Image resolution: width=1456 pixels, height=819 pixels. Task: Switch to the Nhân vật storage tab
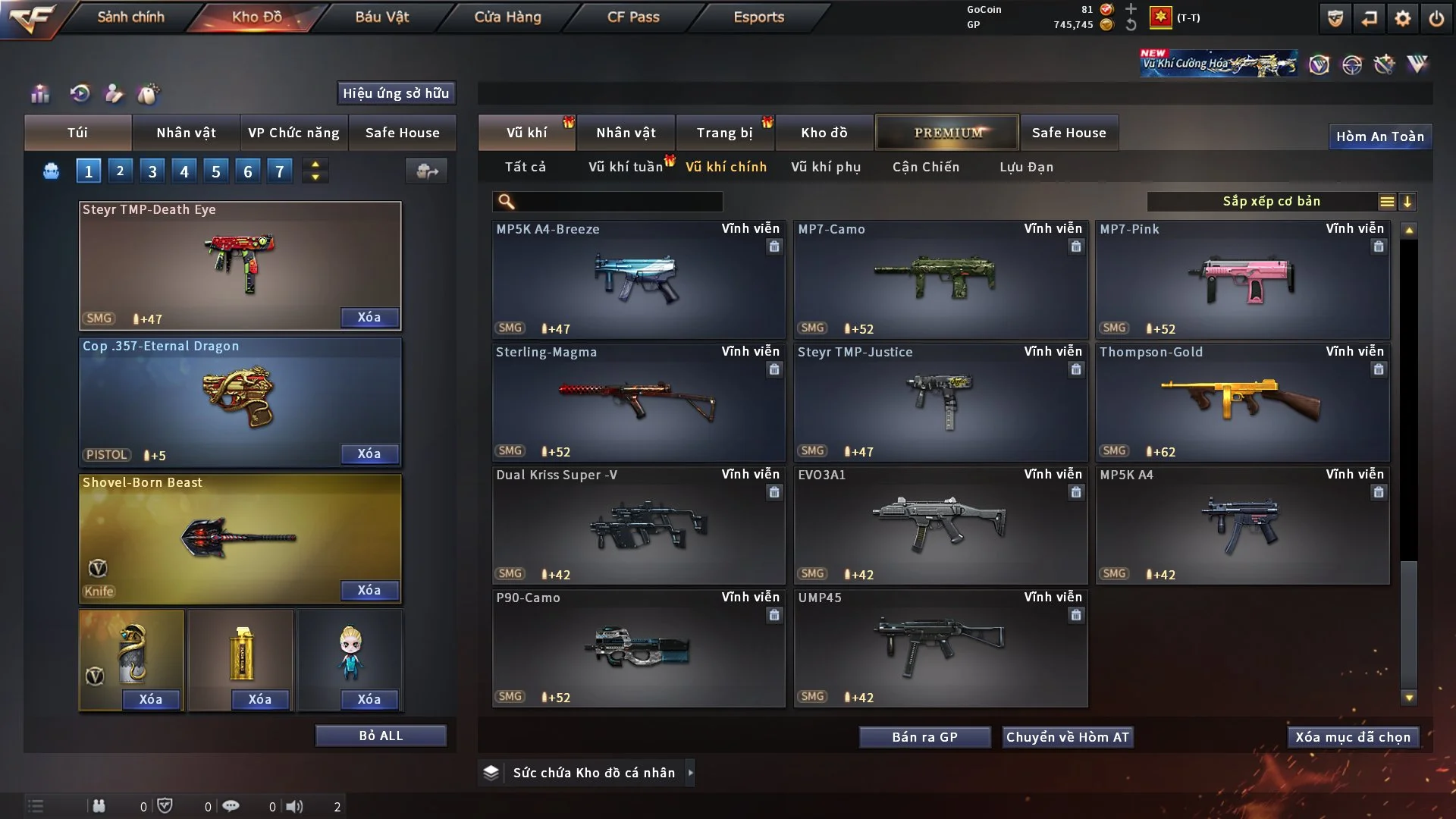coord(625,133)
